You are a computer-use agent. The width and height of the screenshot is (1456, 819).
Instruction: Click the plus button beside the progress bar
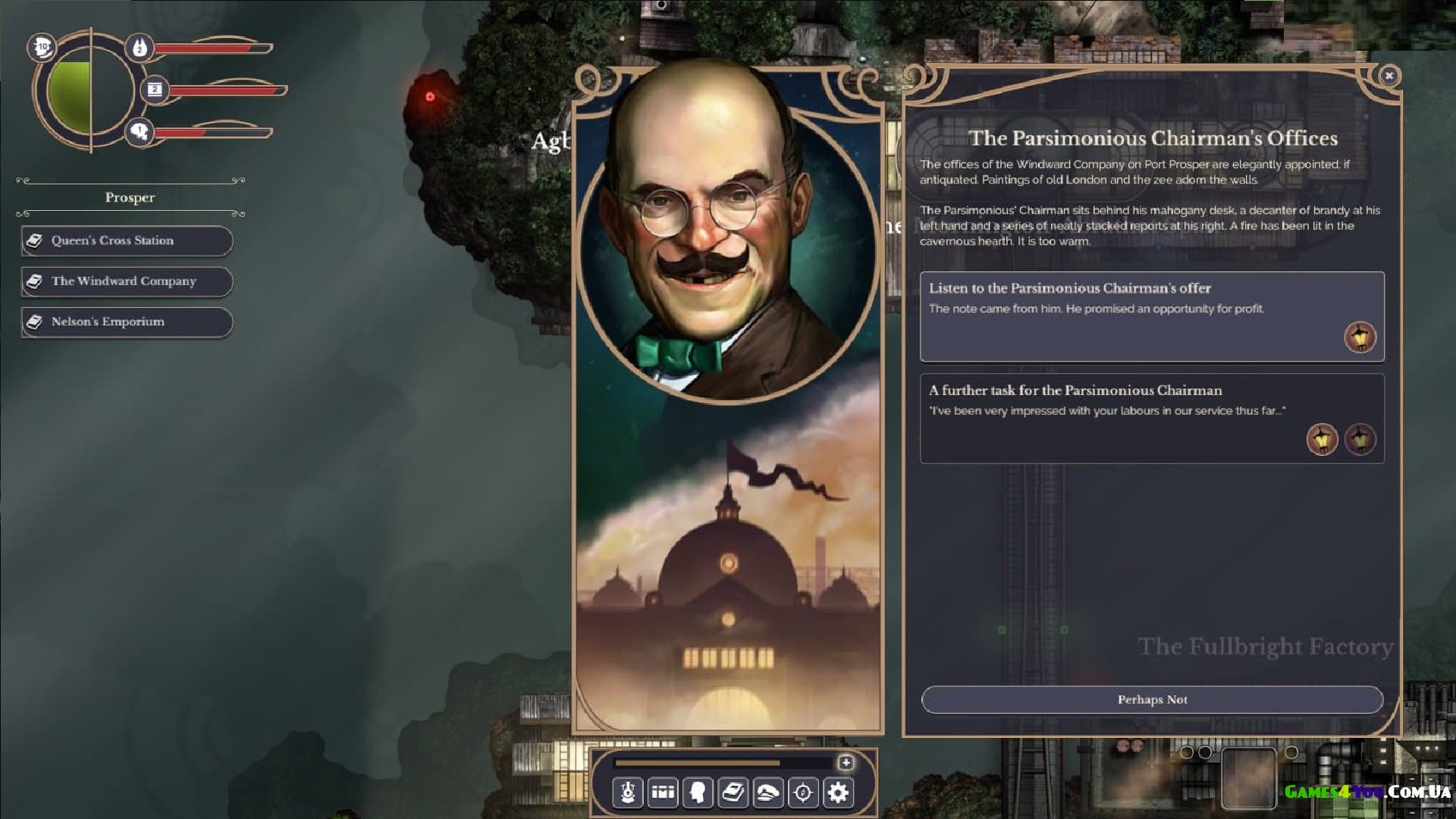coord(846,762)
